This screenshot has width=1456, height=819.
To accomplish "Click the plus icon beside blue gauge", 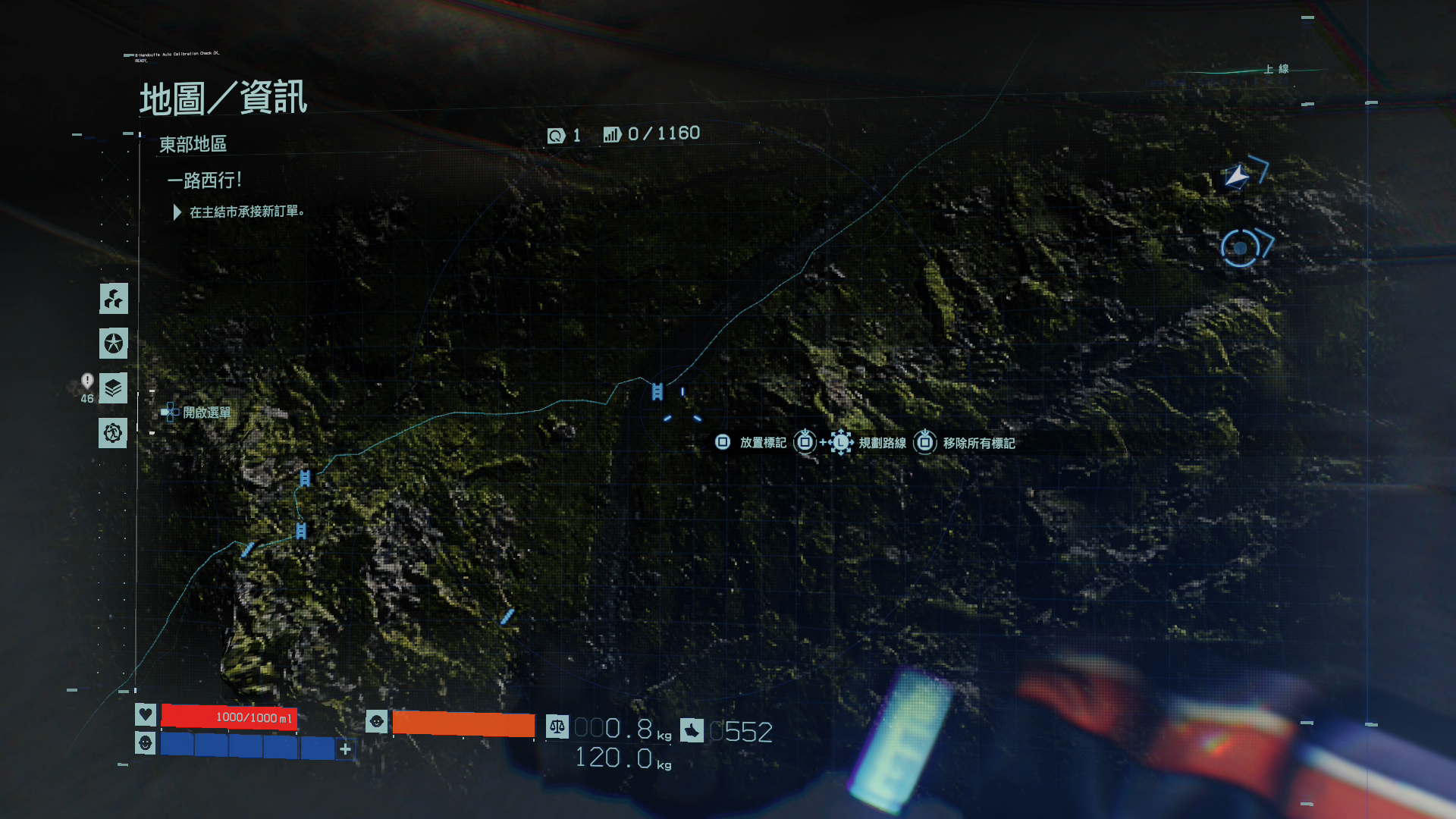I will (x=346, y=749).
